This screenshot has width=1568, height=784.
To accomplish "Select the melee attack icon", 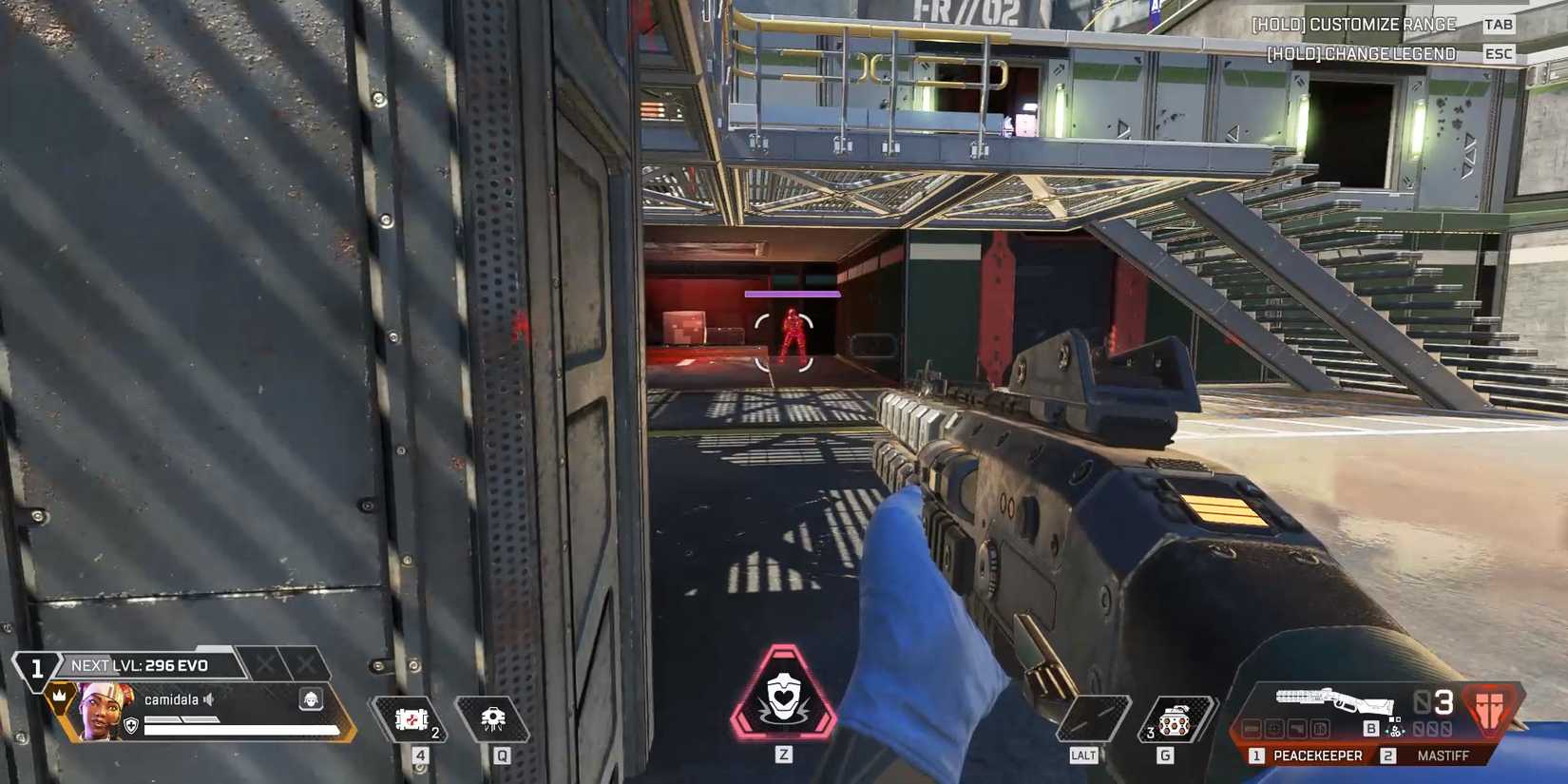I will point(1091,719).
